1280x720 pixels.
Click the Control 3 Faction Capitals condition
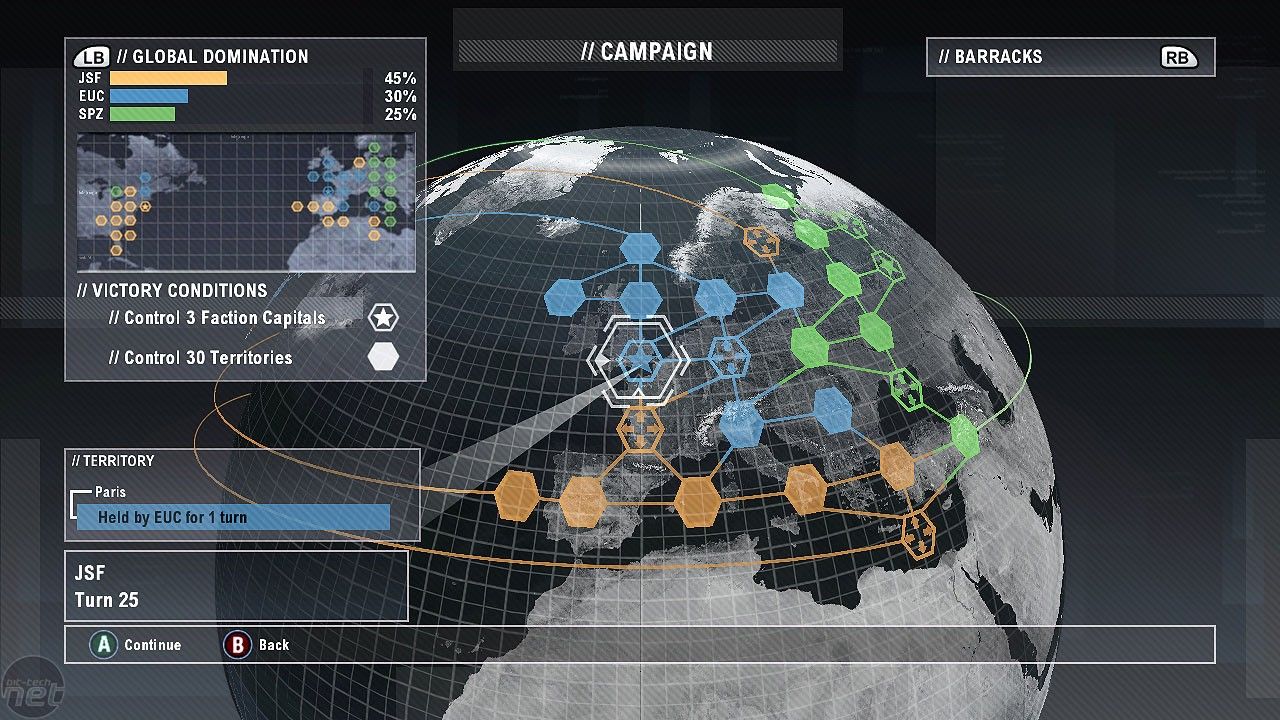click(x=217, y=318)
